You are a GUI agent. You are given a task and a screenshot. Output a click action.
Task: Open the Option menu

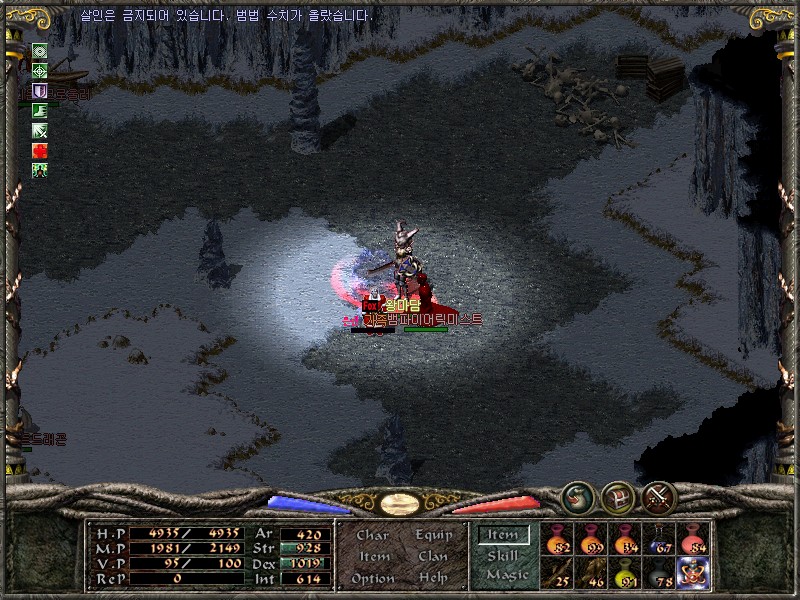tap(372, 578)
